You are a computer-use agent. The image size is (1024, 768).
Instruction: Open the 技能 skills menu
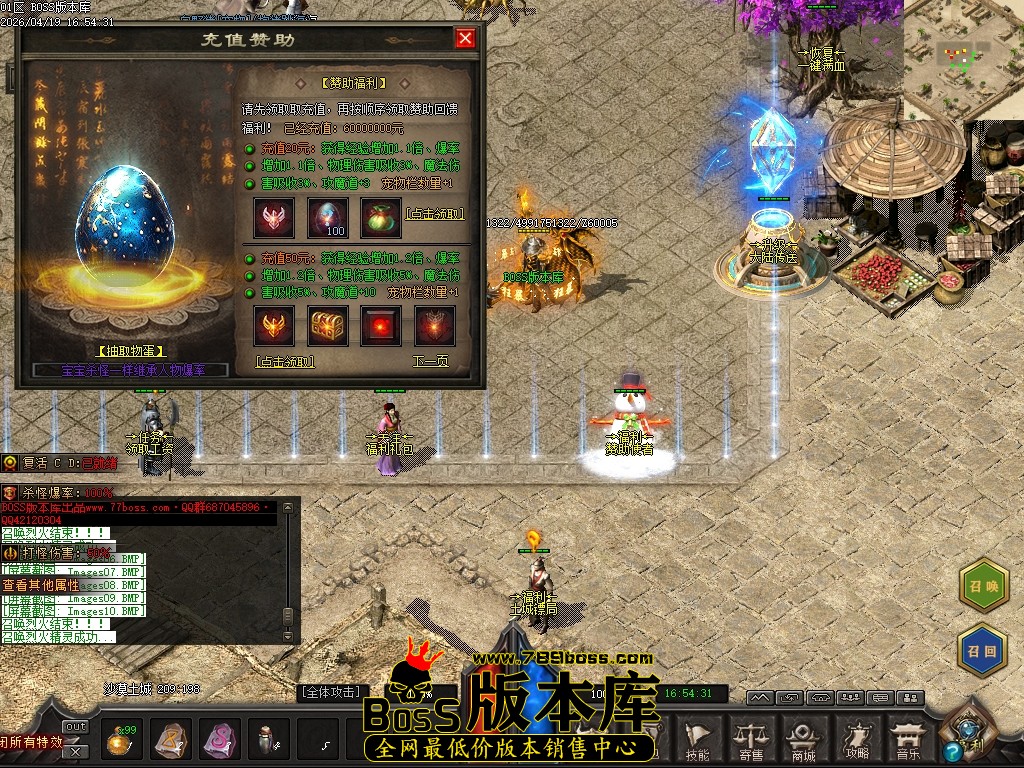(699, 741)
